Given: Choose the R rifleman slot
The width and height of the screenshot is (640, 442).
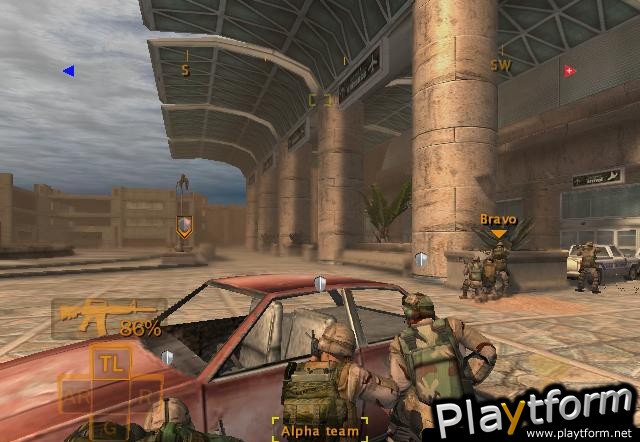Looking at the screenshot, I should [x=145, y=395].
